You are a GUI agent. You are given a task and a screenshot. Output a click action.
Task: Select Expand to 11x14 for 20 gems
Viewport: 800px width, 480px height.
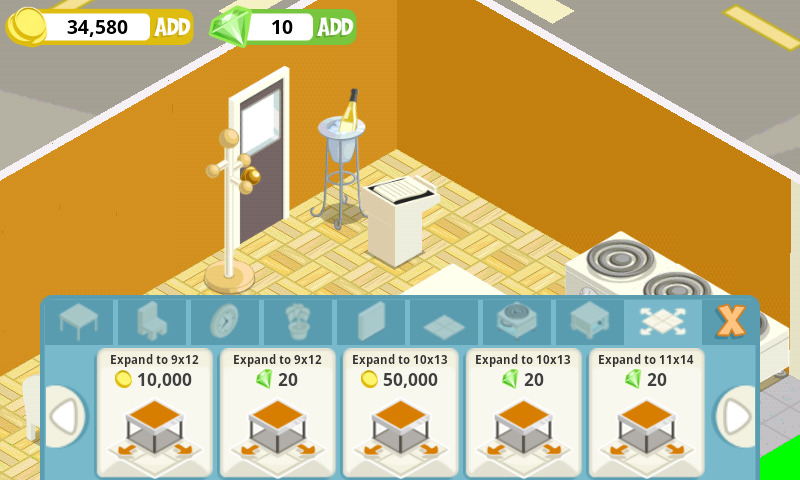(x=646, y=412)
